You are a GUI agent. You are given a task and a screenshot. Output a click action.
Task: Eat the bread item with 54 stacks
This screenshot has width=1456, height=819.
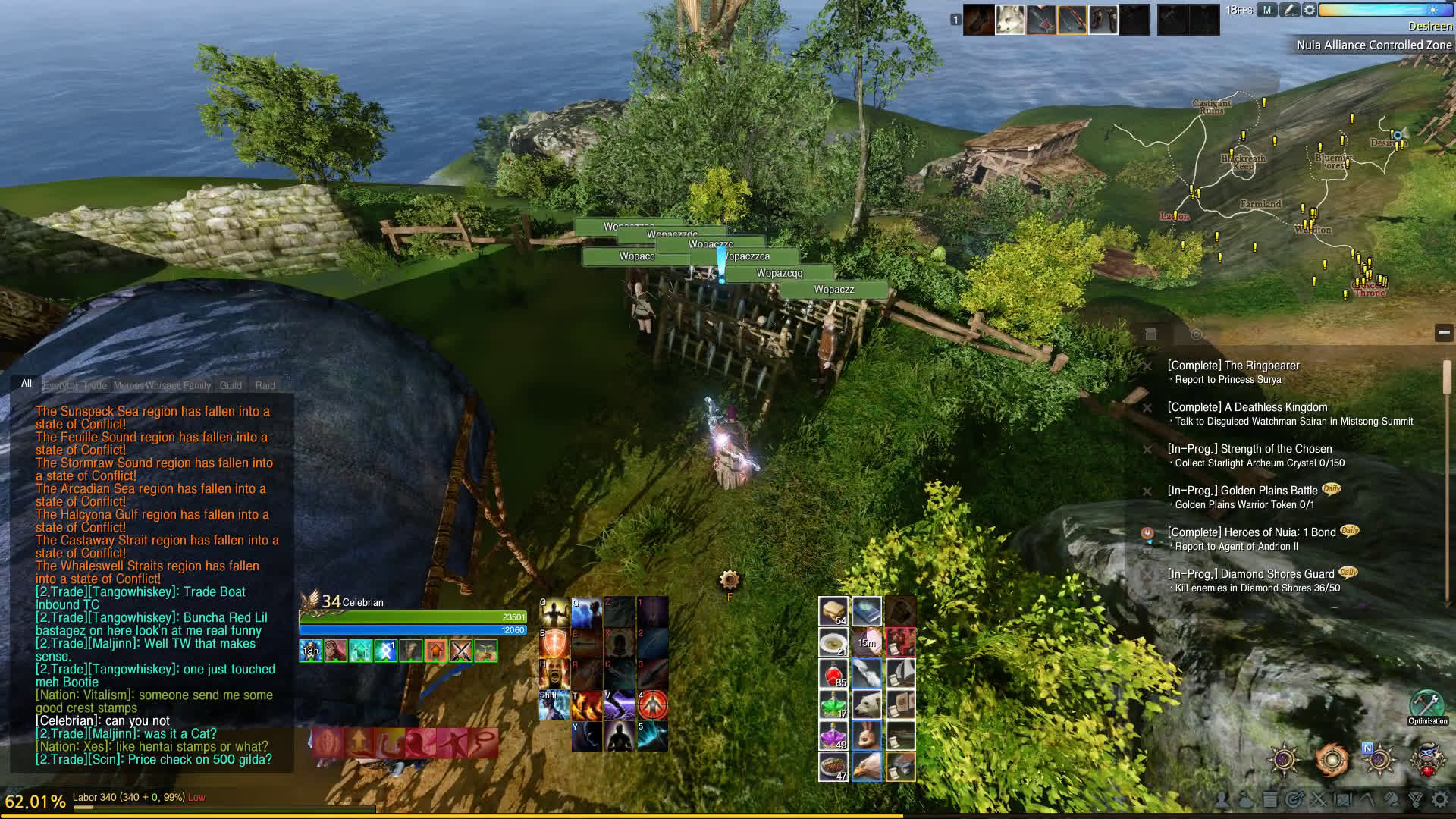833,610
